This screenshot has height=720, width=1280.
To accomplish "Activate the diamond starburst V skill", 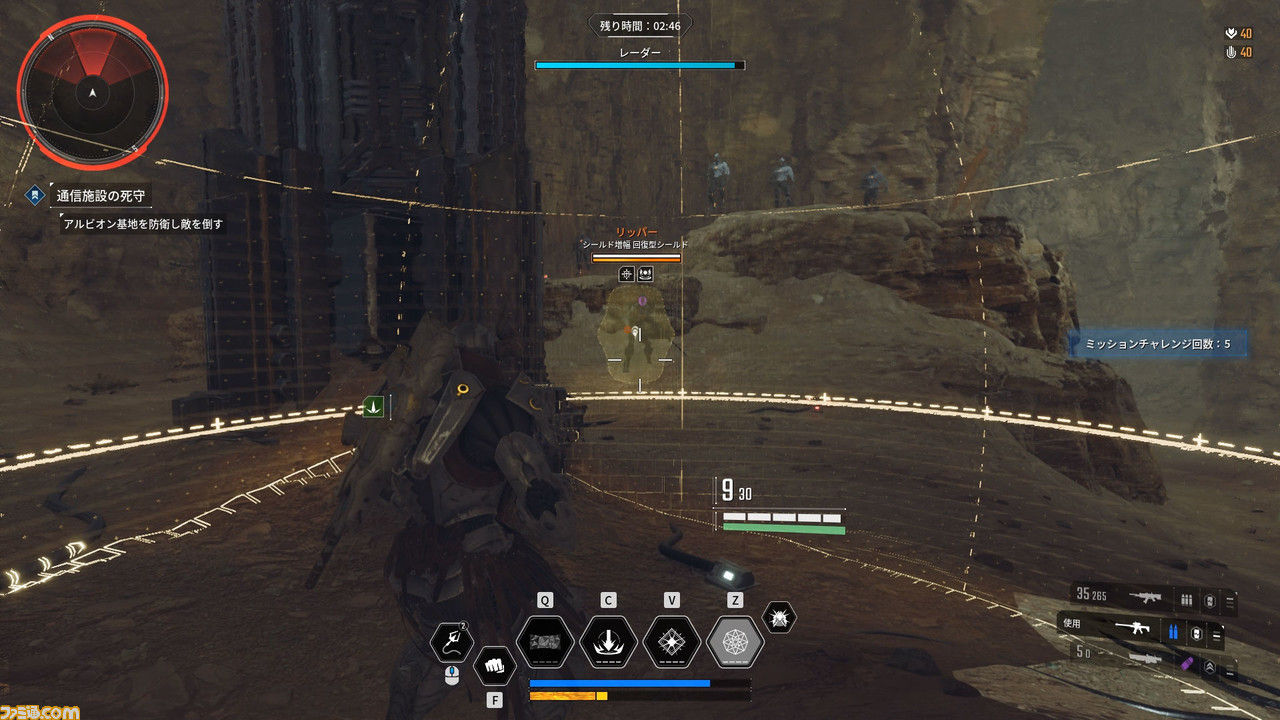I will (672, 642).
